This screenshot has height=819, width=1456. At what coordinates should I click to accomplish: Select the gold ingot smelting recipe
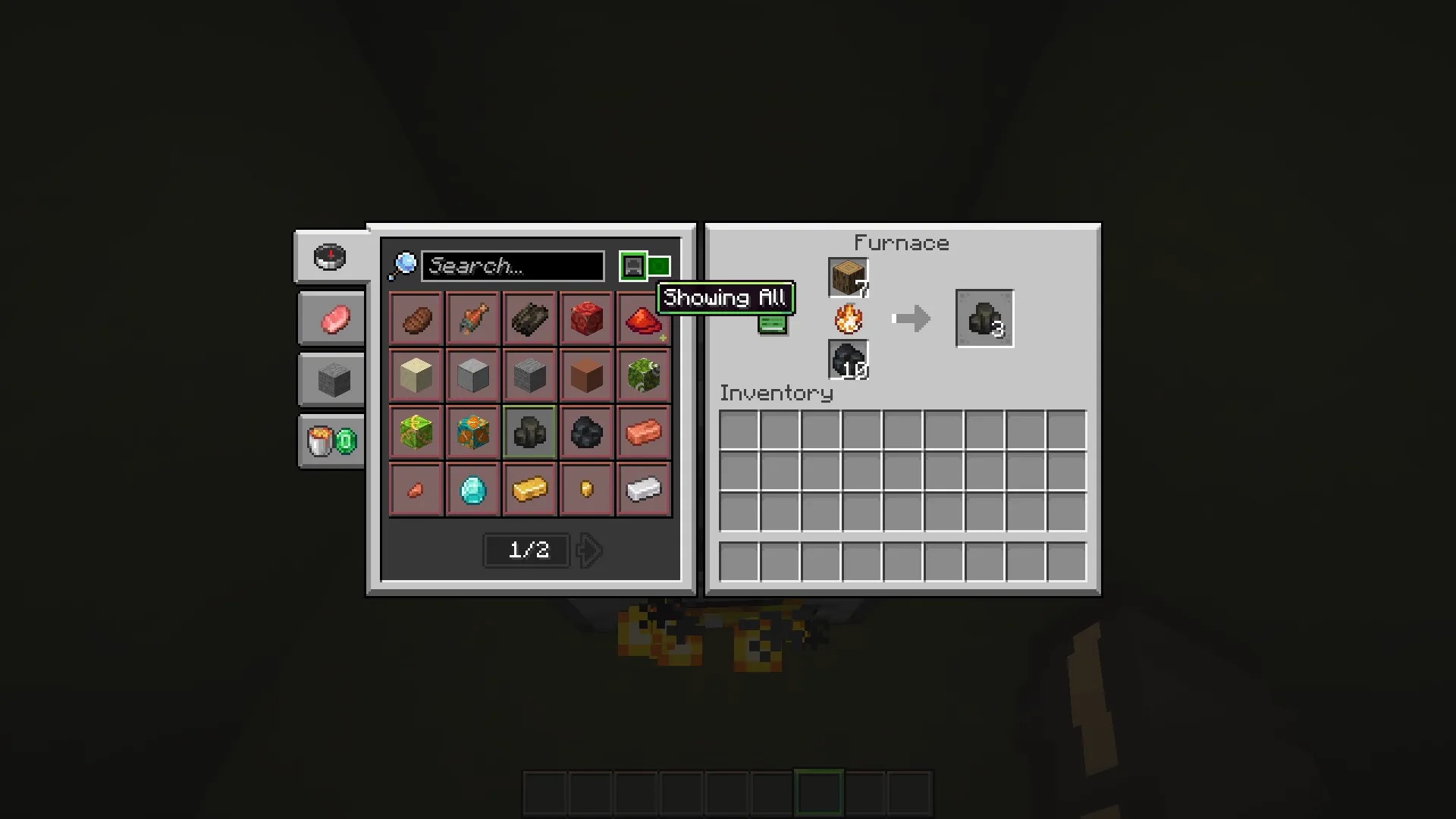tap(529, 489)
